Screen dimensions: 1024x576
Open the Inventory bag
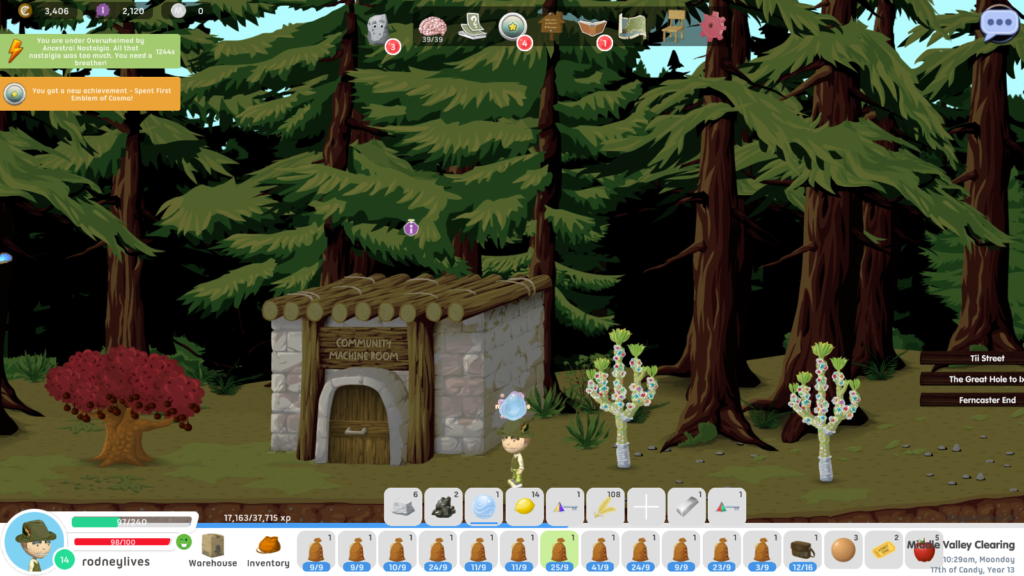[x=268, y=549]
